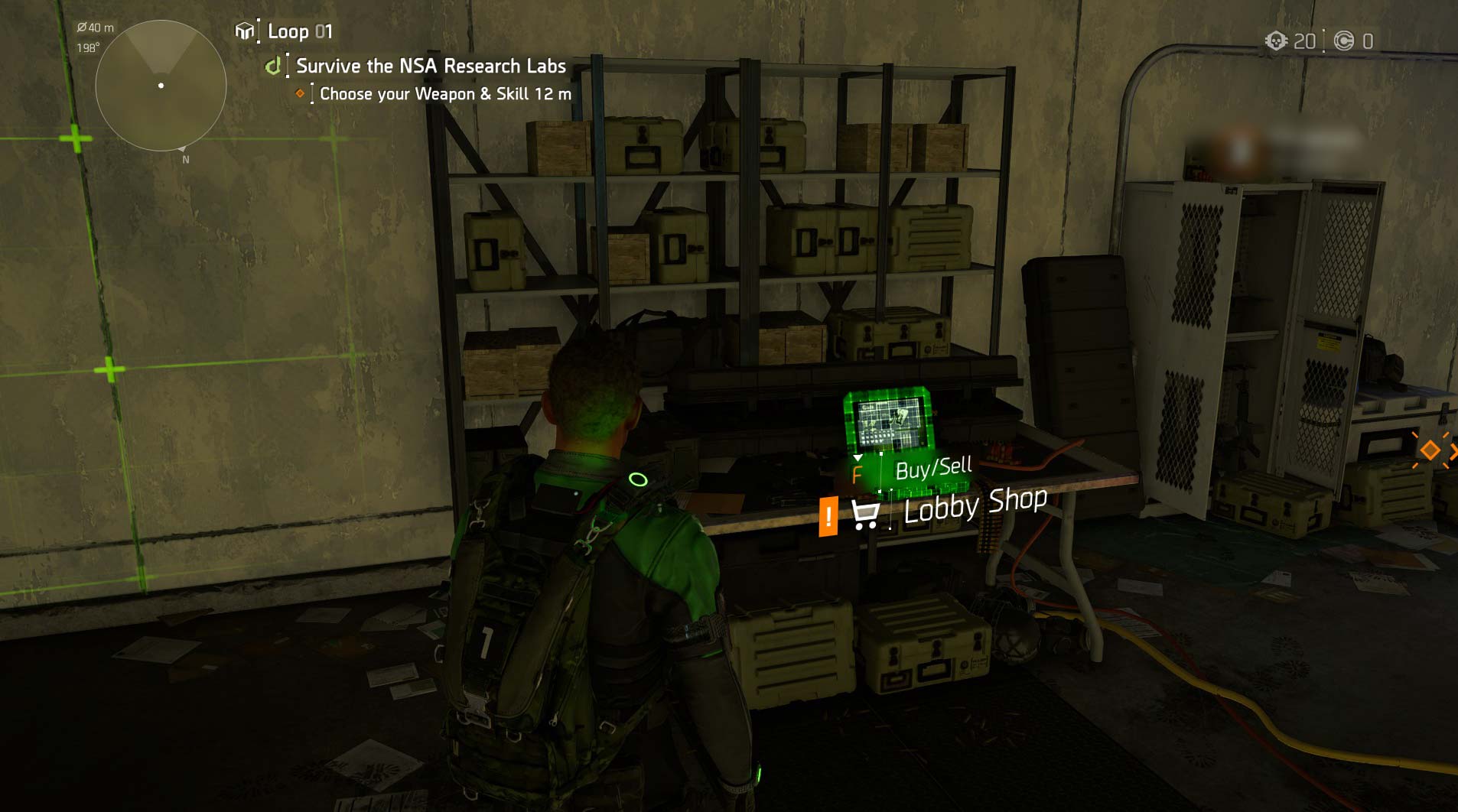Select the Survive the NSA Research Labs objective text
The height and width of the screenshot is (812, 1458).
[429, 67]
